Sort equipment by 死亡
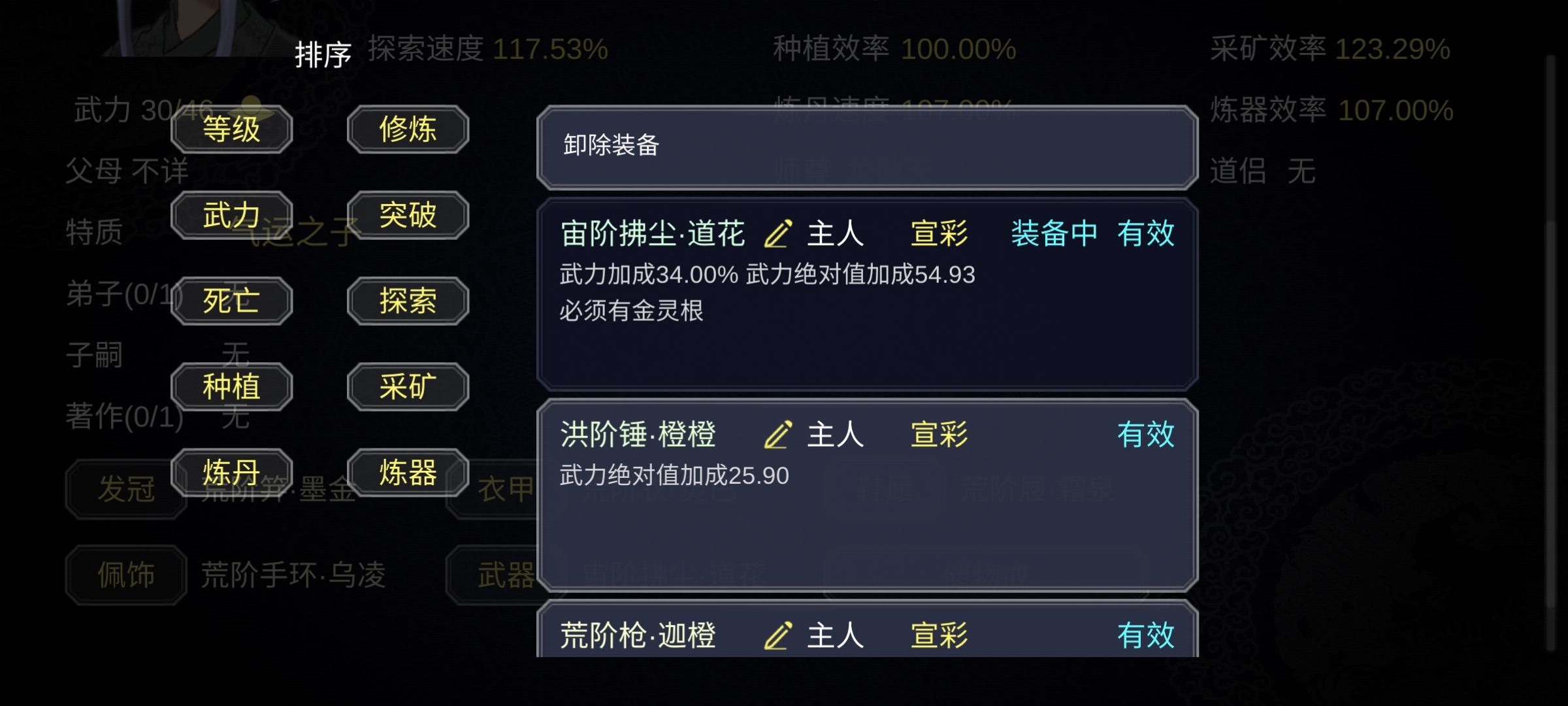Viewport: 1568px width, 706px height. point(231,301)
